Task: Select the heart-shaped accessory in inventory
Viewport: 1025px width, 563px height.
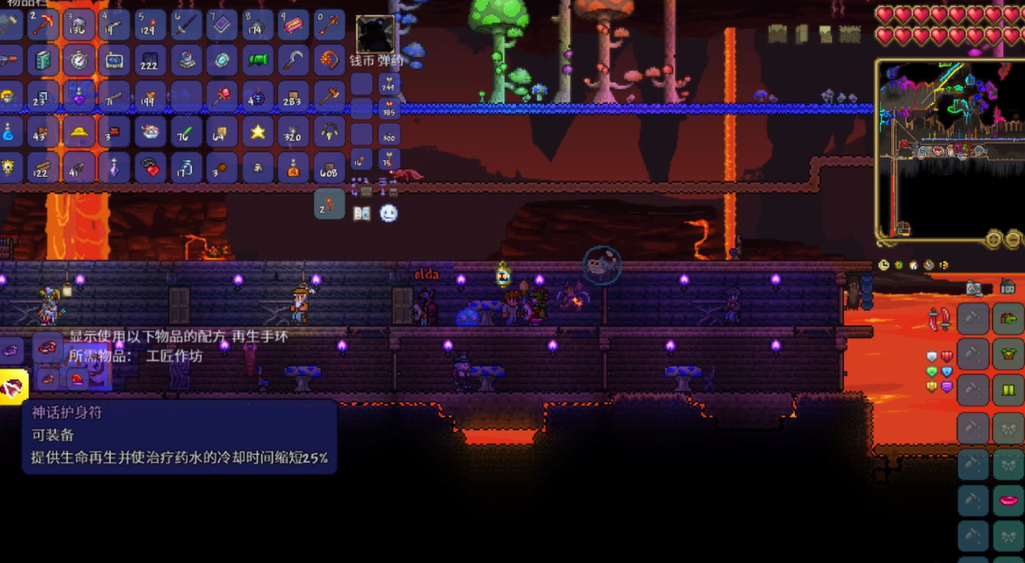Action: [150, 168]
